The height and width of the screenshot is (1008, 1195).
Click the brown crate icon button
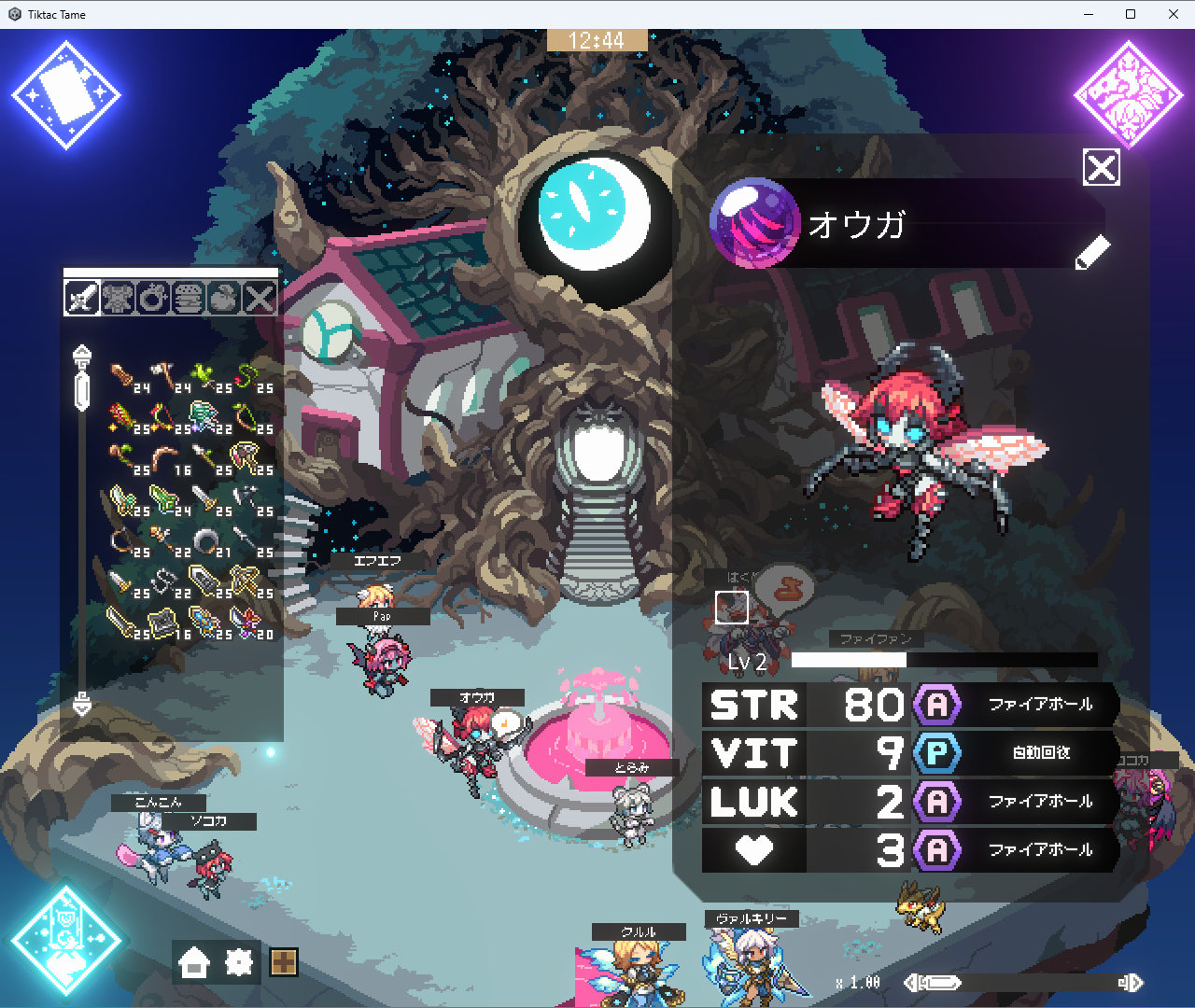(284, 962)
